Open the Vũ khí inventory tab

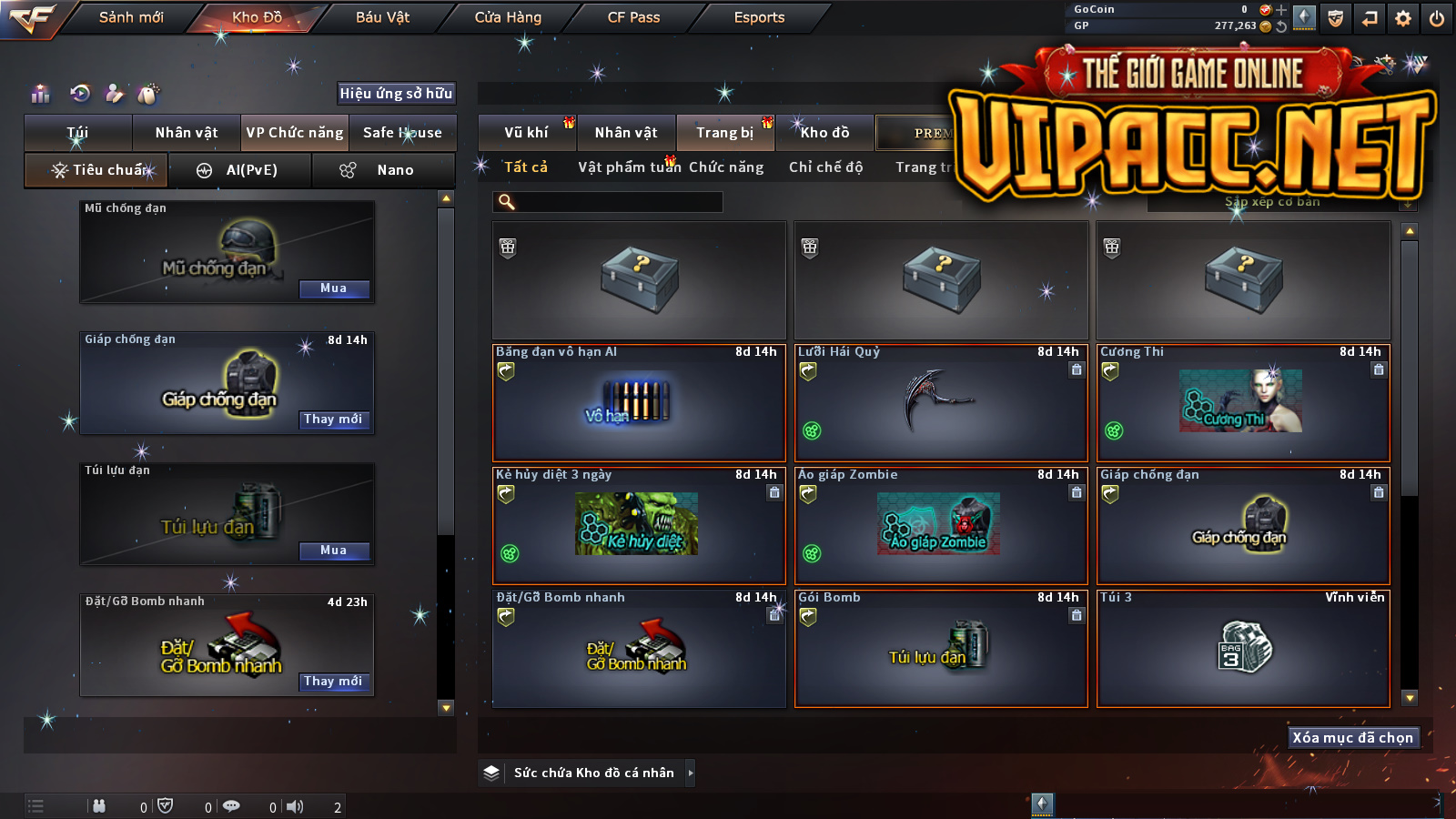tap(526, 133)
